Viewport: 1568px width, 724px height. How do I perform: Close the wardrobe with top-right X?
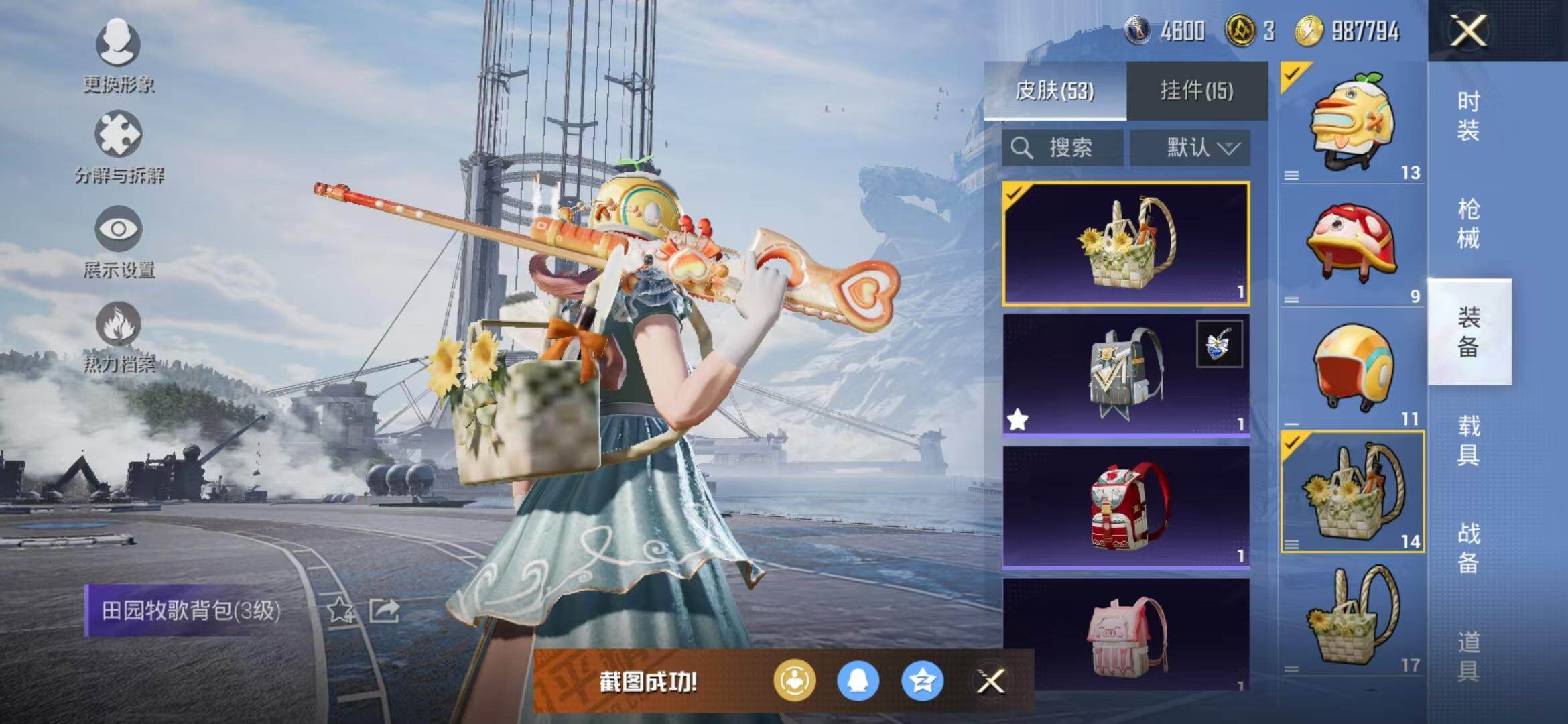coord(1468,31)
